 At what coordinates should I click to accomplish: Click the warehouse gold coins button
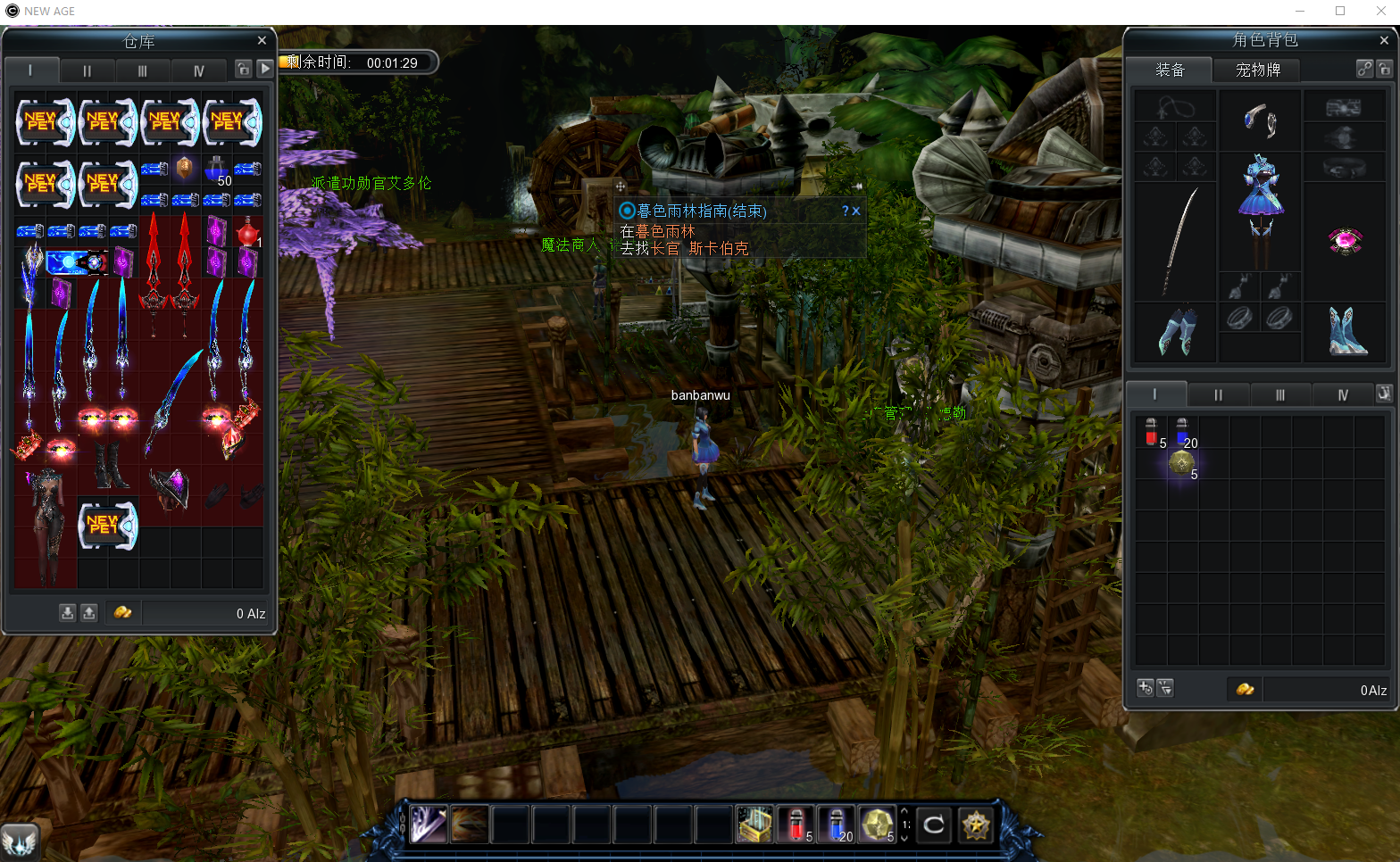point(122,612)
